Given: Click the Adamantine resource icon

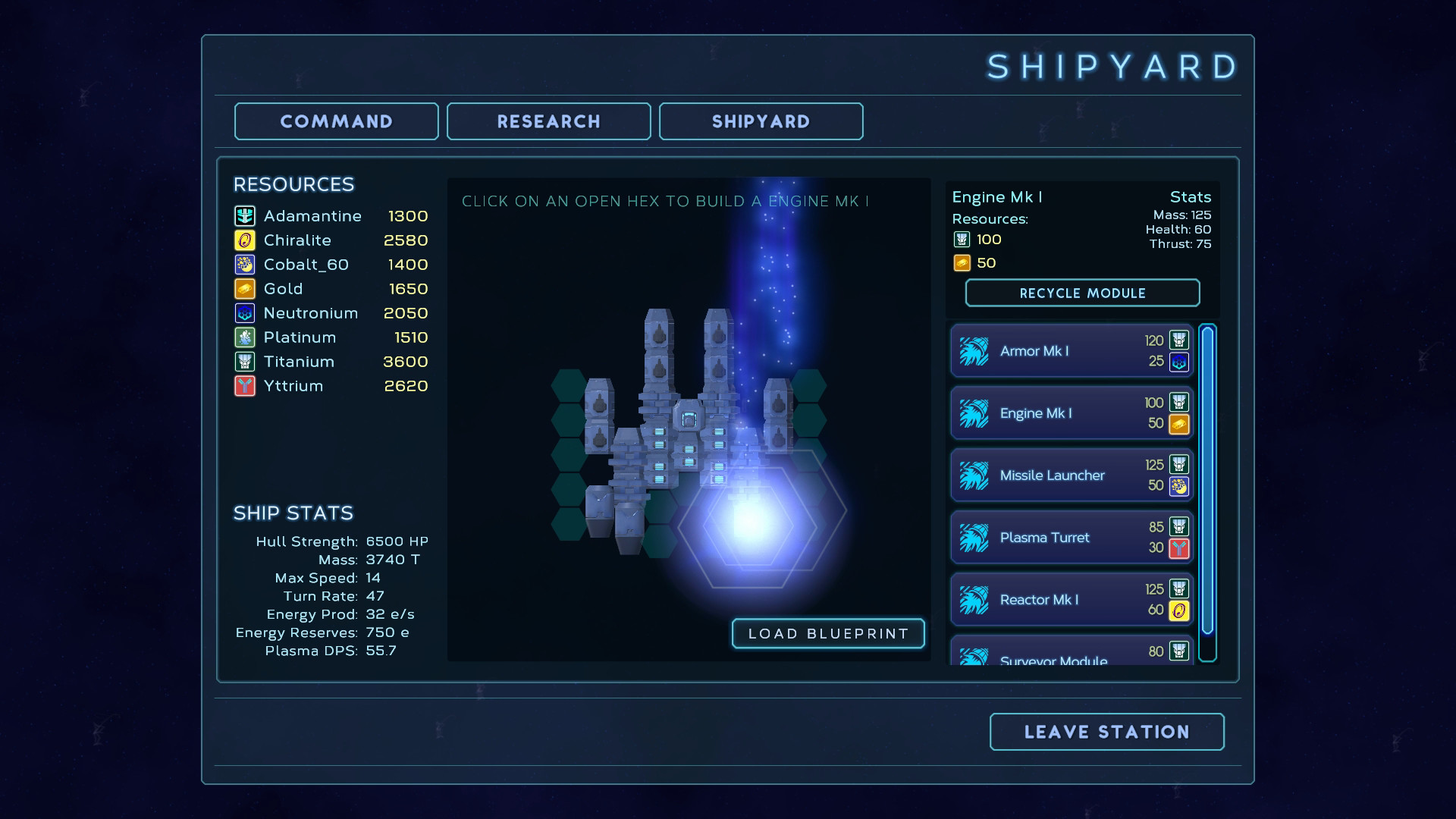Looking at the screenshot, I should tap(244, 215).
